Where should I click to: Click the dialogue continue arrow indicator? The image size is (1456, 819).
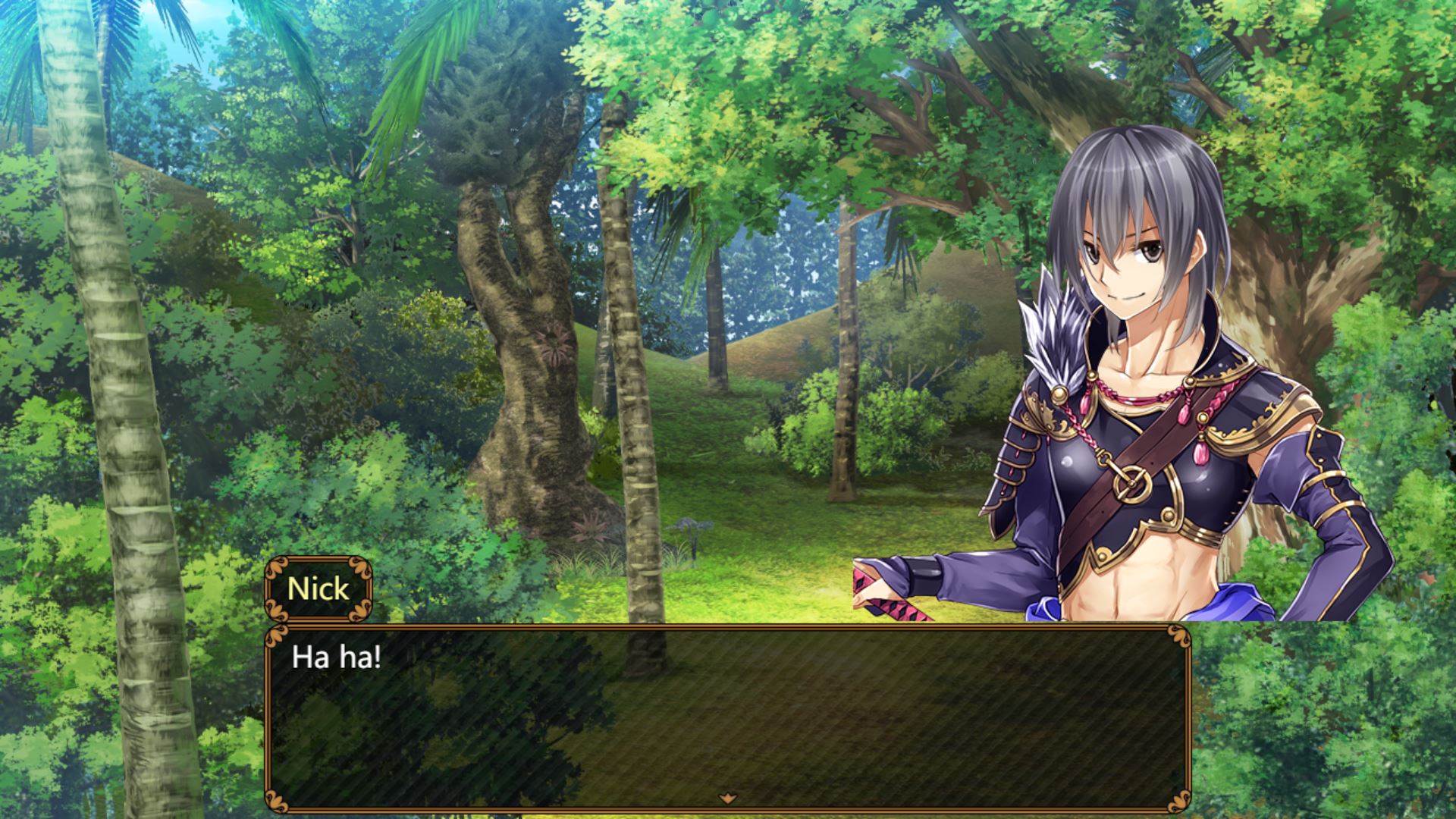[x=728, y=797]
